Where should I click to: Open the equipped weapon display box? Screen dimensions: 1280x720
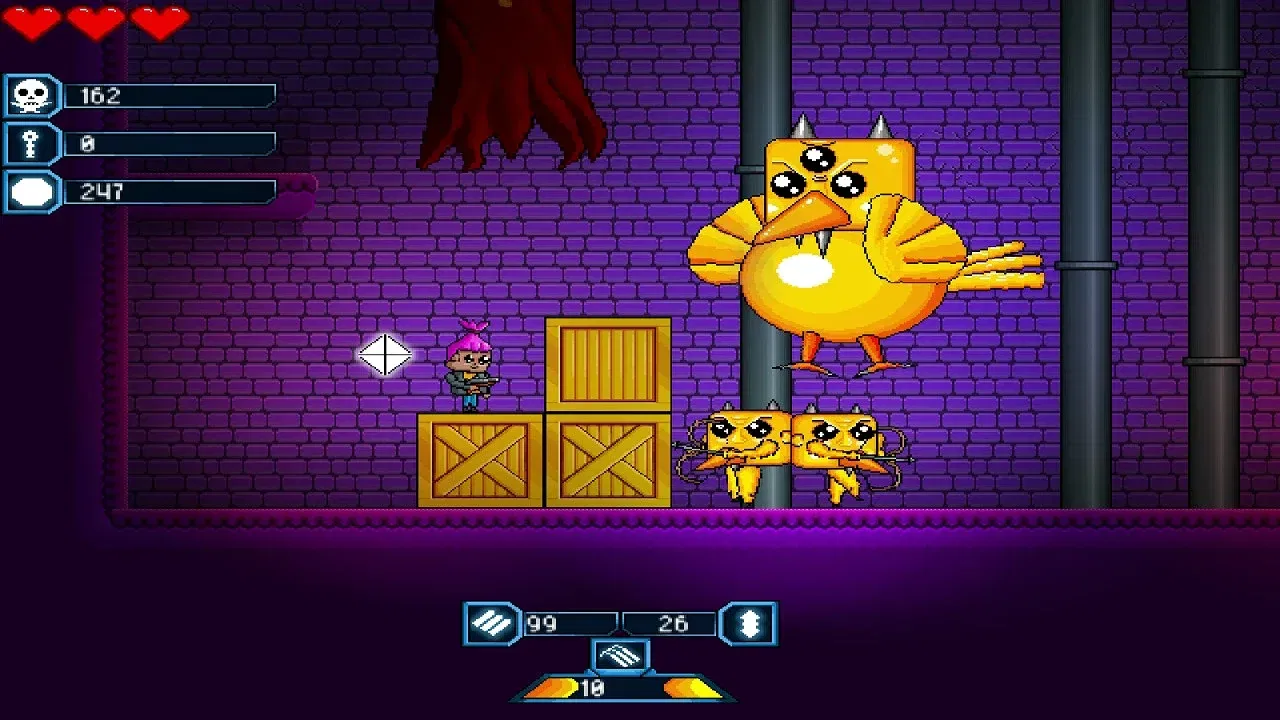(621, 657)
